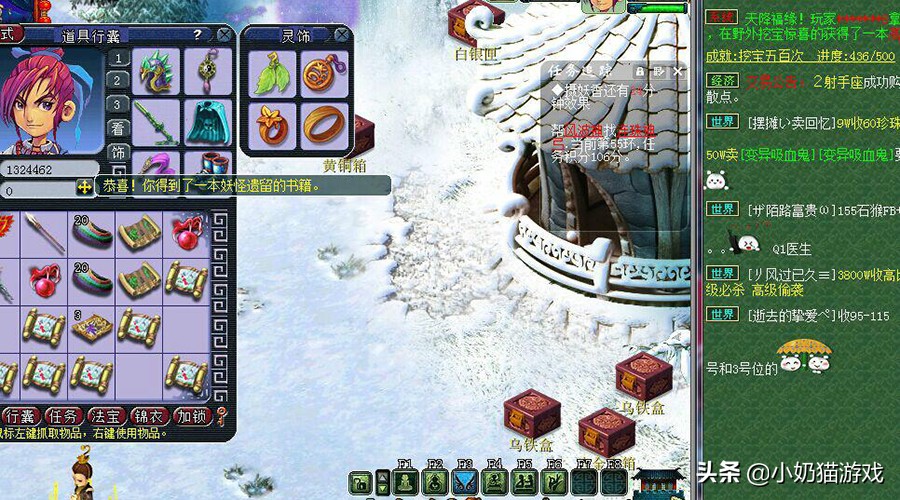The image size is (900, 500).
Task: Choose the dragon helmet equipment slot
Action: tap(156, 71)
